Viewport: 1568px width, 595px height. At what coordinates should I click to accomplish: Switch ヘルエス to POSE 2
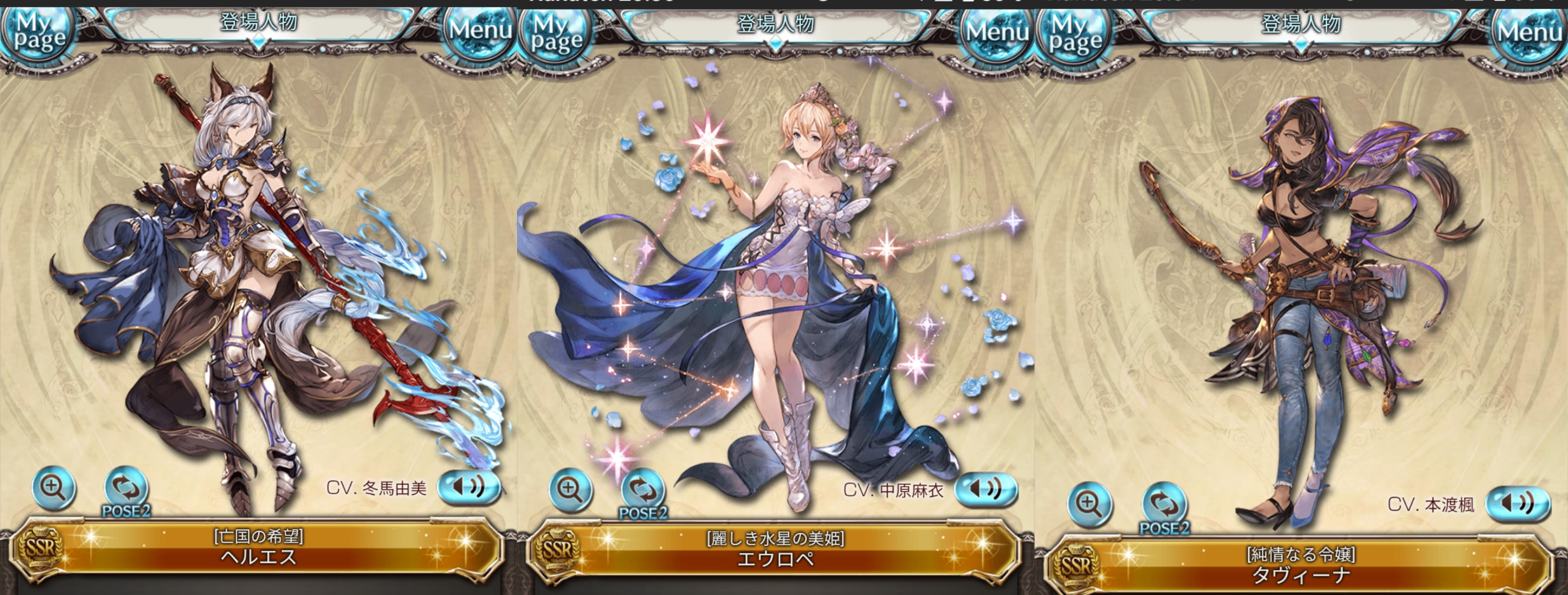tap(126, 490)
